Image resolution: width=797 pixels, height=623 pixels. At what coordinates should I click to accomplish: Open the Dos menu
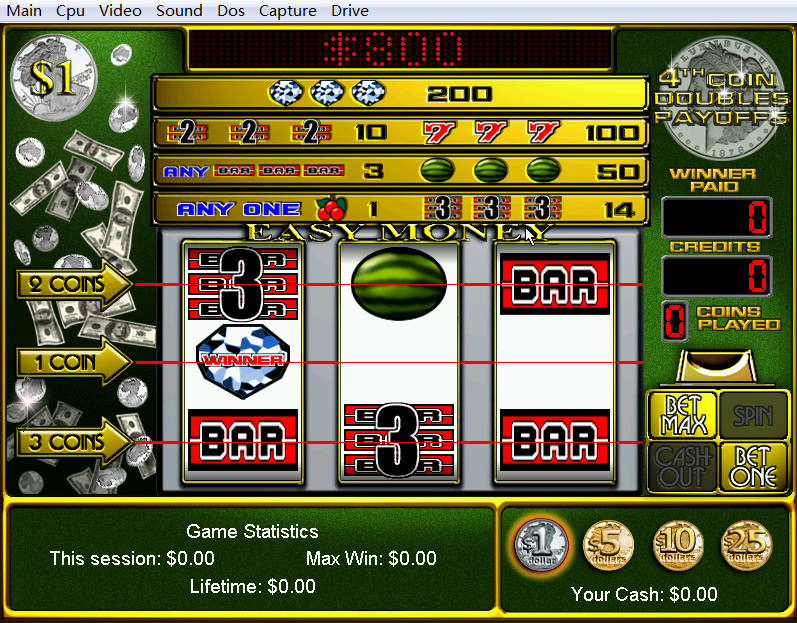230,11
